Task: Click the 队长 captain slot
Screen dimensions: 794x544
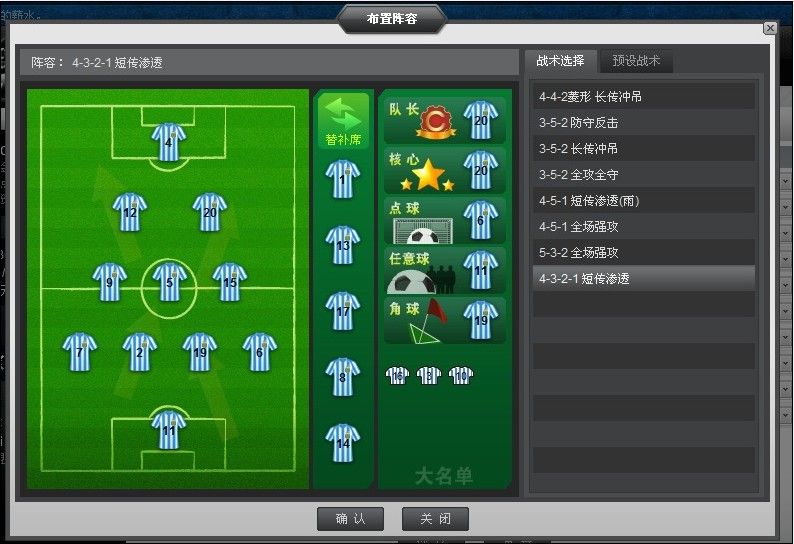Action: coord(444,120)
